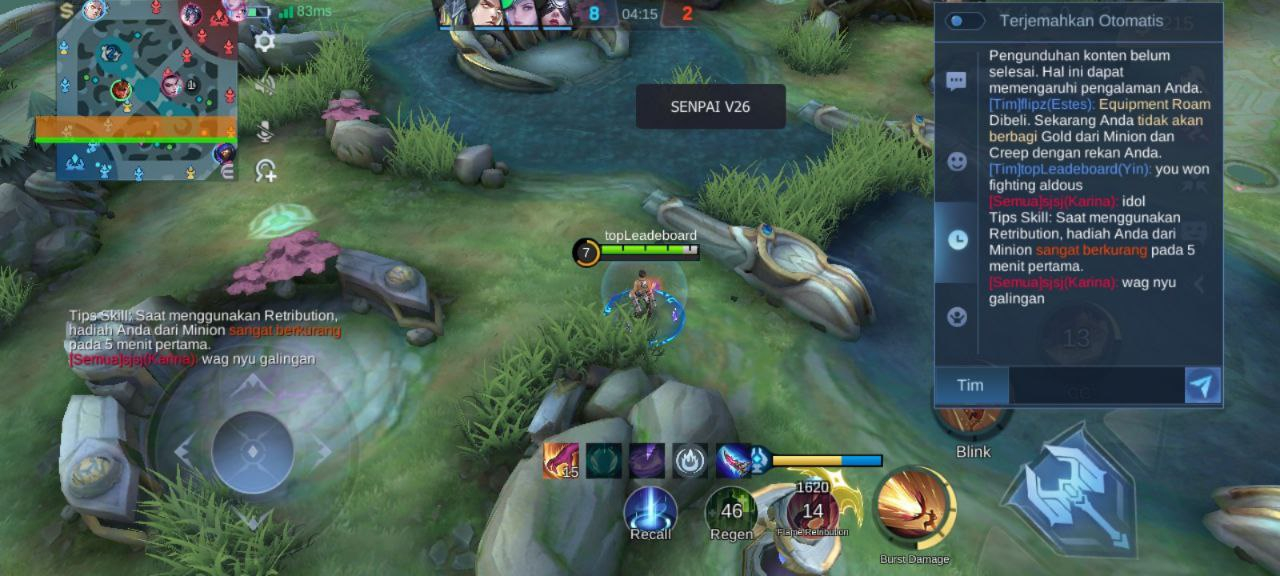Viewport: 1280px width, 576px height.
Task: Click the chat text input field
Action: [x=1096, y=386]
